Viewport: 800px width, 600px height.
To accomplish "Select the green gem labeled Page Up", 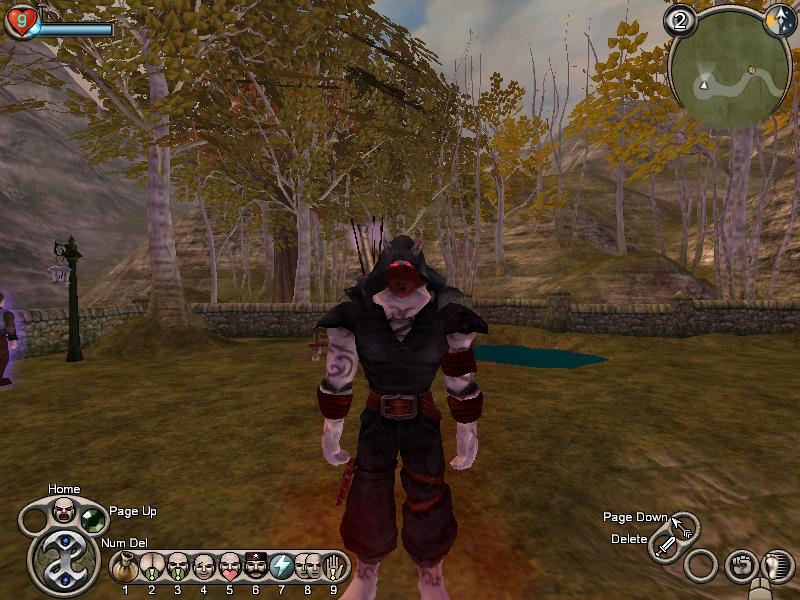I will pyautogui.click(x=93, y=520).
